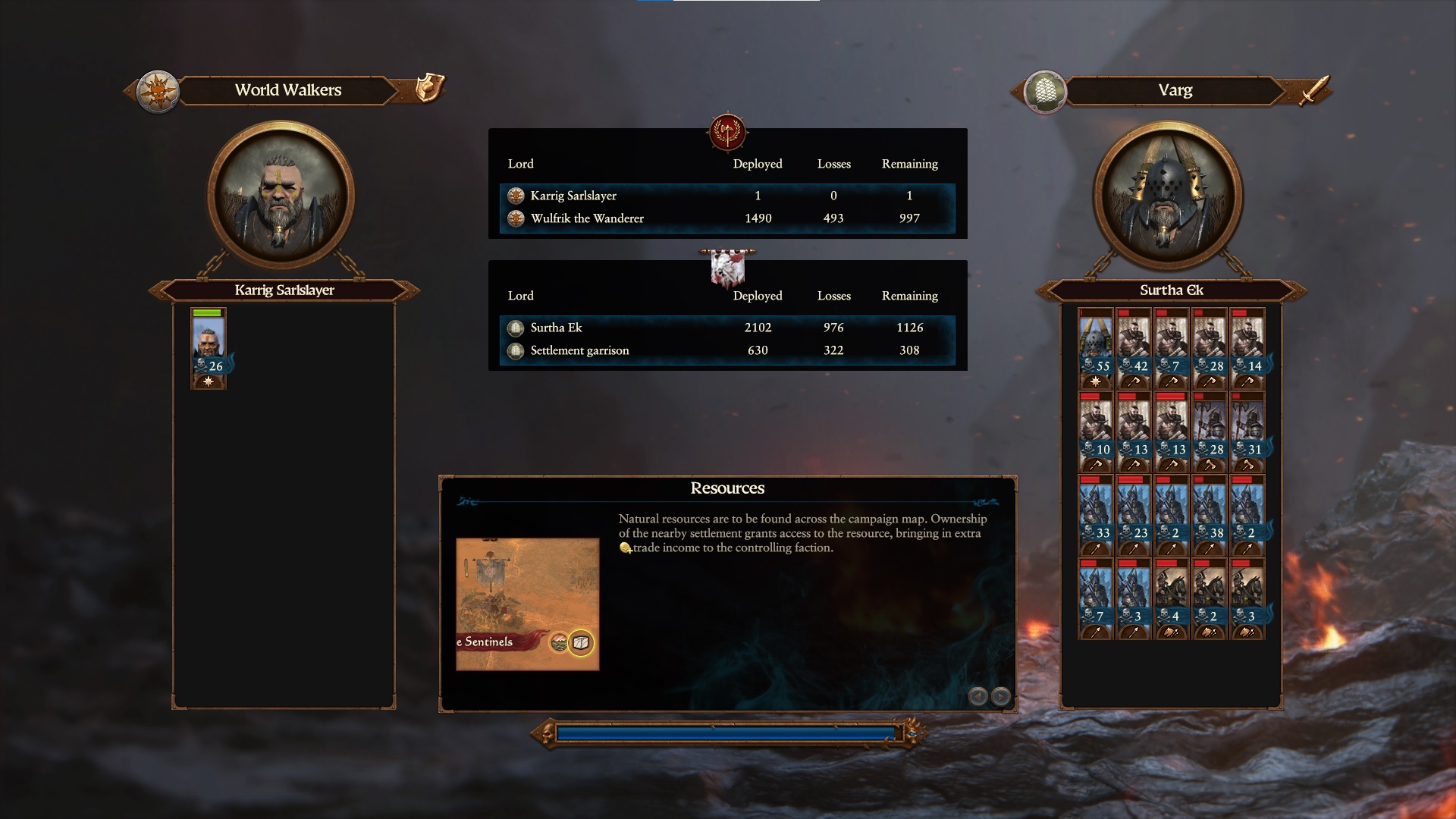Click the chainmail emblem beside the Varg banner
Image resolution: width=1456 pixels, height=819 pixels.
(1046, 92)
